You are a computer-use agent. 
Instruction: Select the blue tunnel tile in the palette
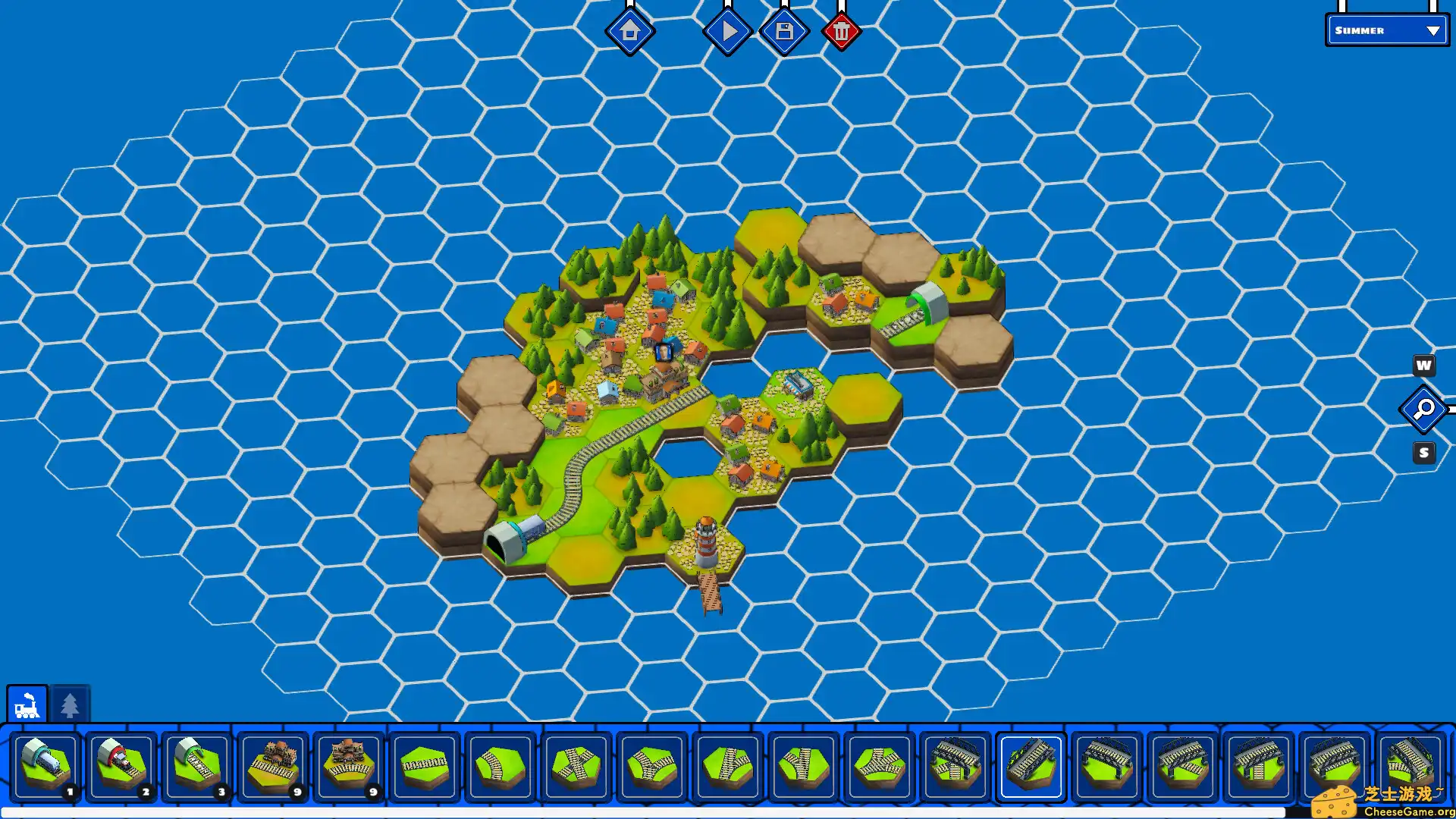coord(47,766)
